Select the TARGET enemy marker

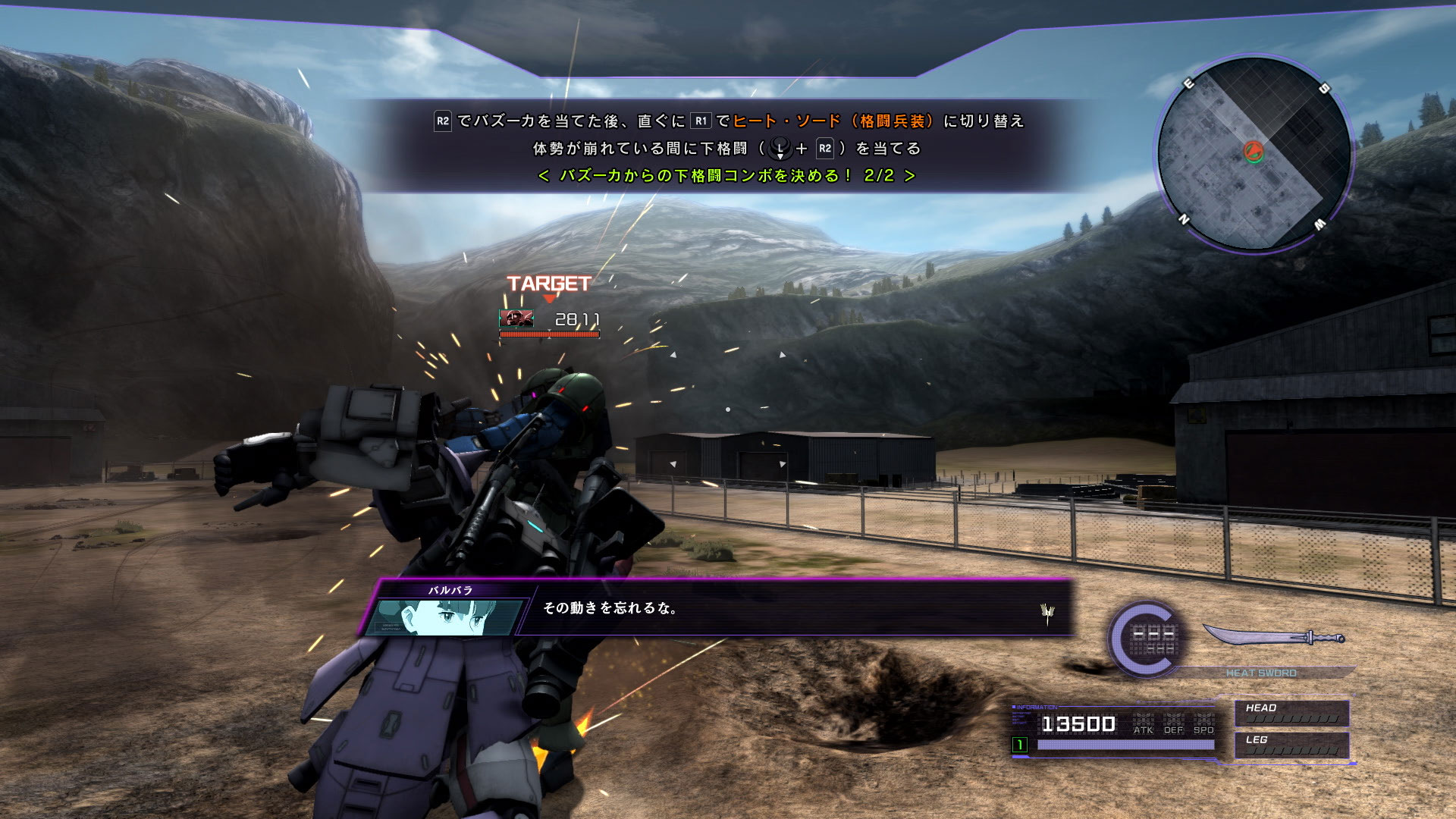(x=549, y=285)
